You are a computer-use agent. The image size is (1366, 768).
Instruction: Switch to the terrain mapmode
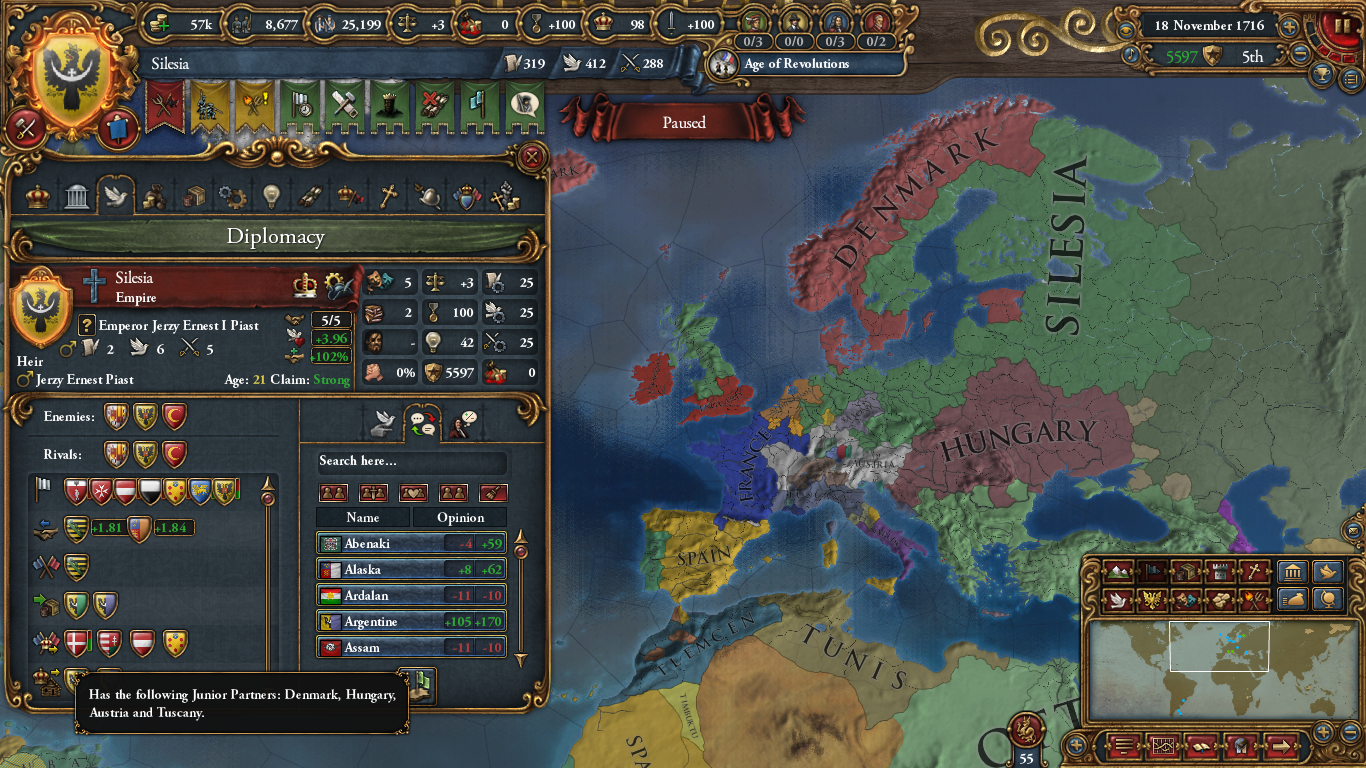click(1120, 572)
